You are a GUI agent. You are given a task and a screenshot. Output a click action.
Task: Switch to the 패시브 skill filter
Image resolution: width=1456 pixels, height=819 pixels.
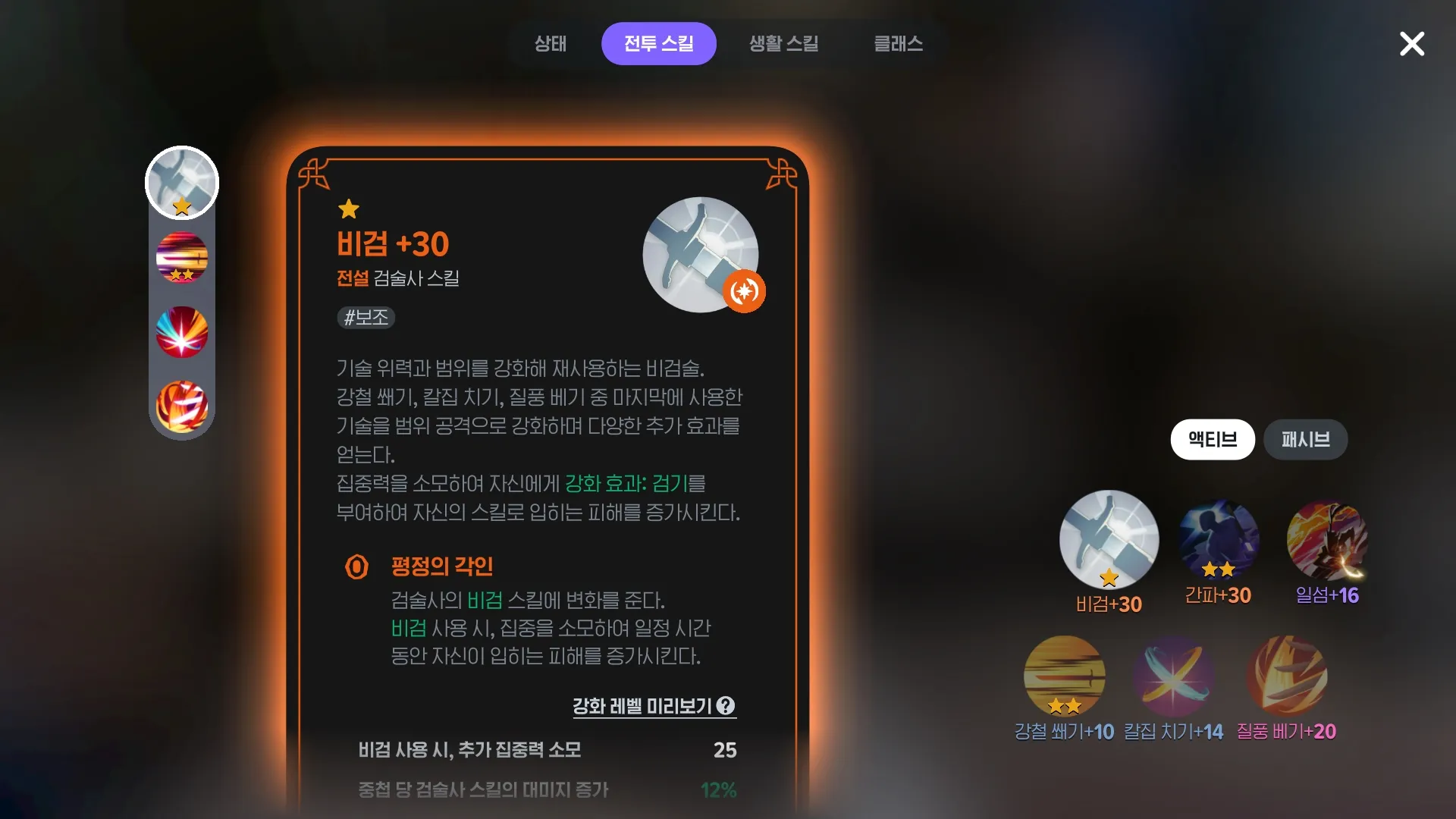pyautogui.click(x=1305, y=440)
